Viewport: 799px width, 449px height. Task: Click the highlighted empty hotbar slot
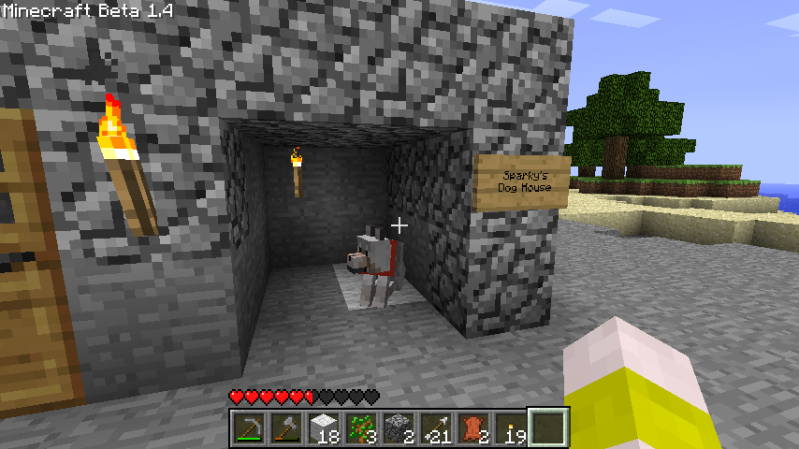coord(548,428)
